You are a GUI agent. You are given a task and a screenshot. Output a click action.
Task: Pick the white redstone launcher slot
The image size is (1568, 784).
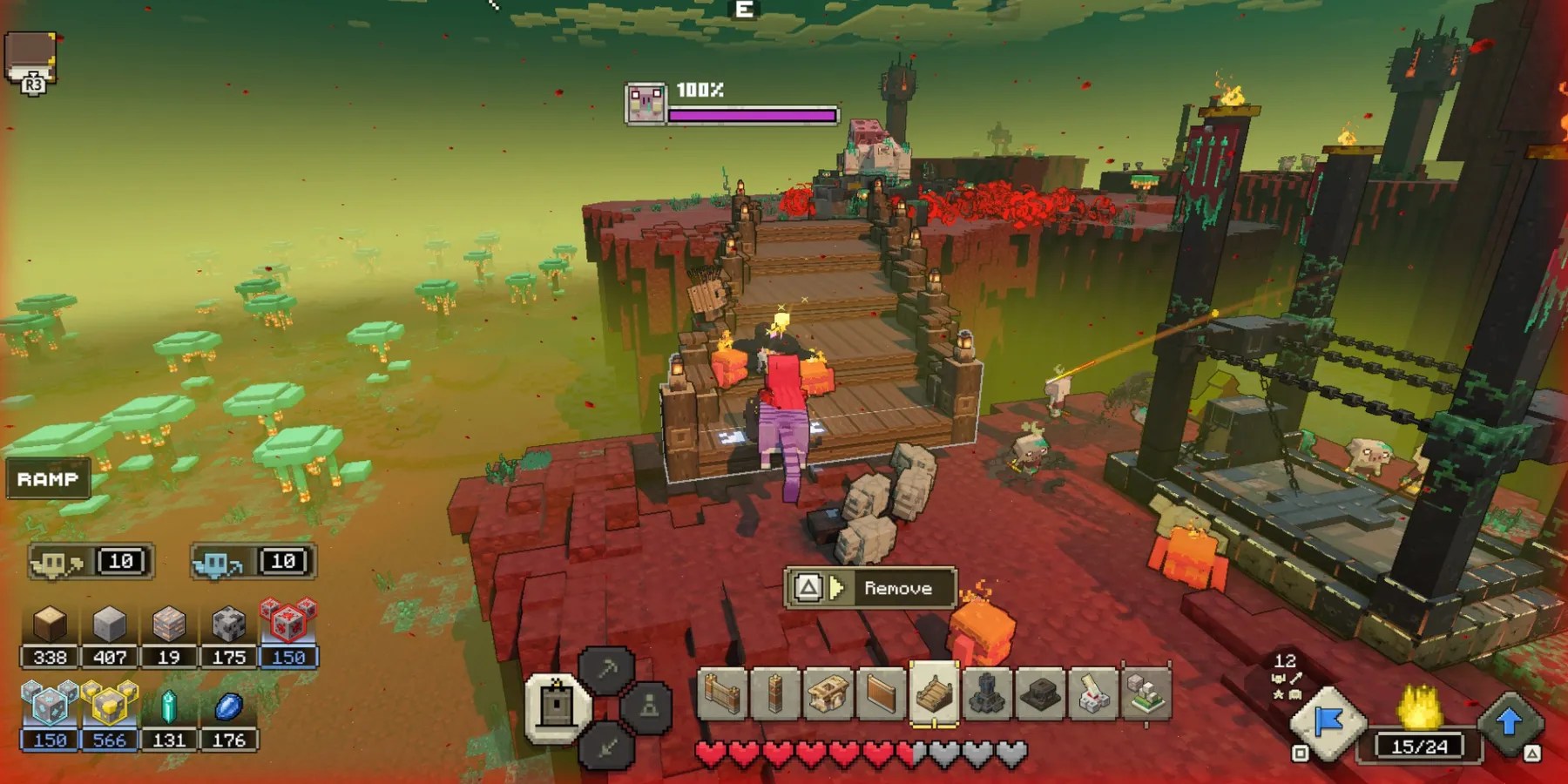(1093, 696)
